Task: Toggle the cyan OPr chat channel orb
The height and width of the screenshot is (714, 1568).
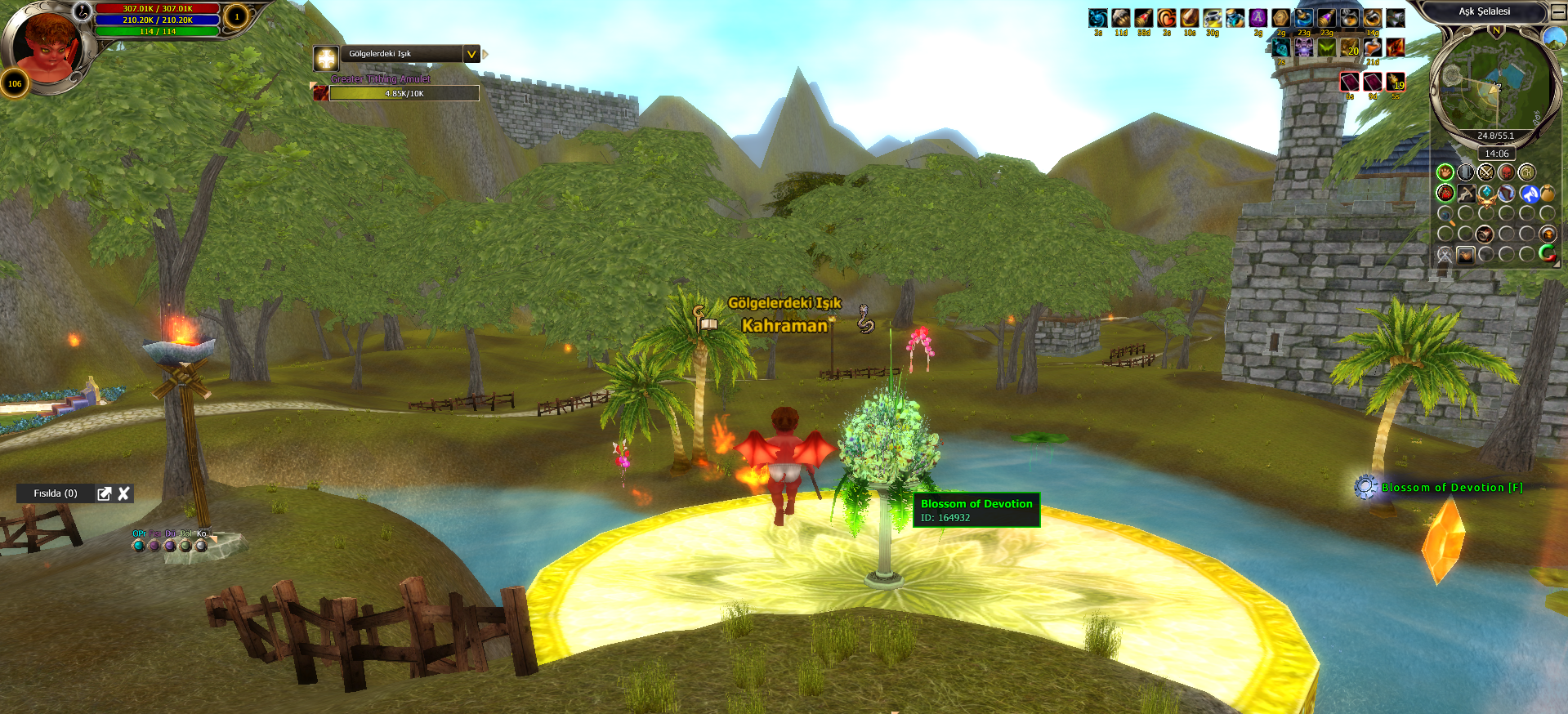Action: pos(139,545)
